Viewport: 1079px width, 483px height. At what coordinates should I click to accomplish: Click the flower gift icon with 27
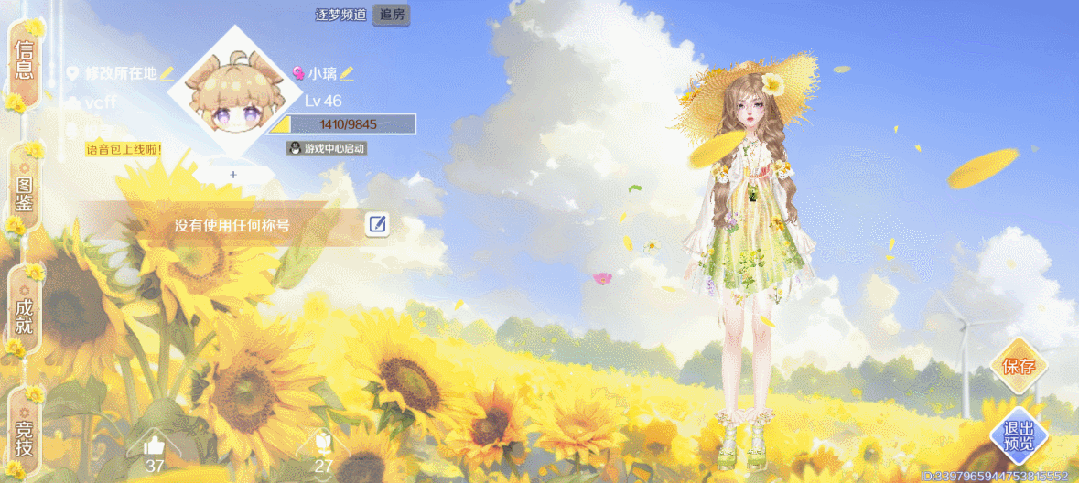click(323, 445)
